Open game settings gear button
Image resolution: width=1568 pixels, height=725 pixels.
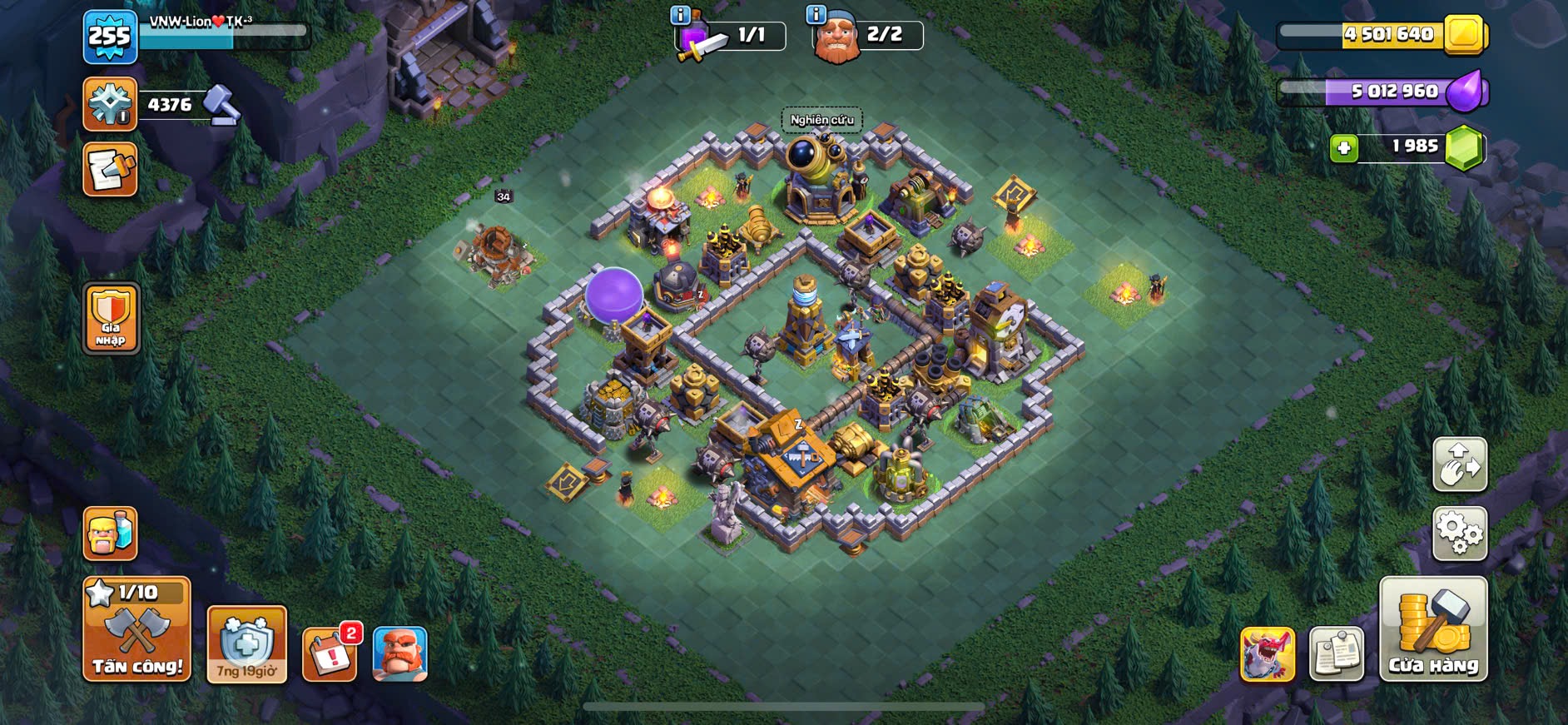pyautogui.click(x=1460, y=533)
